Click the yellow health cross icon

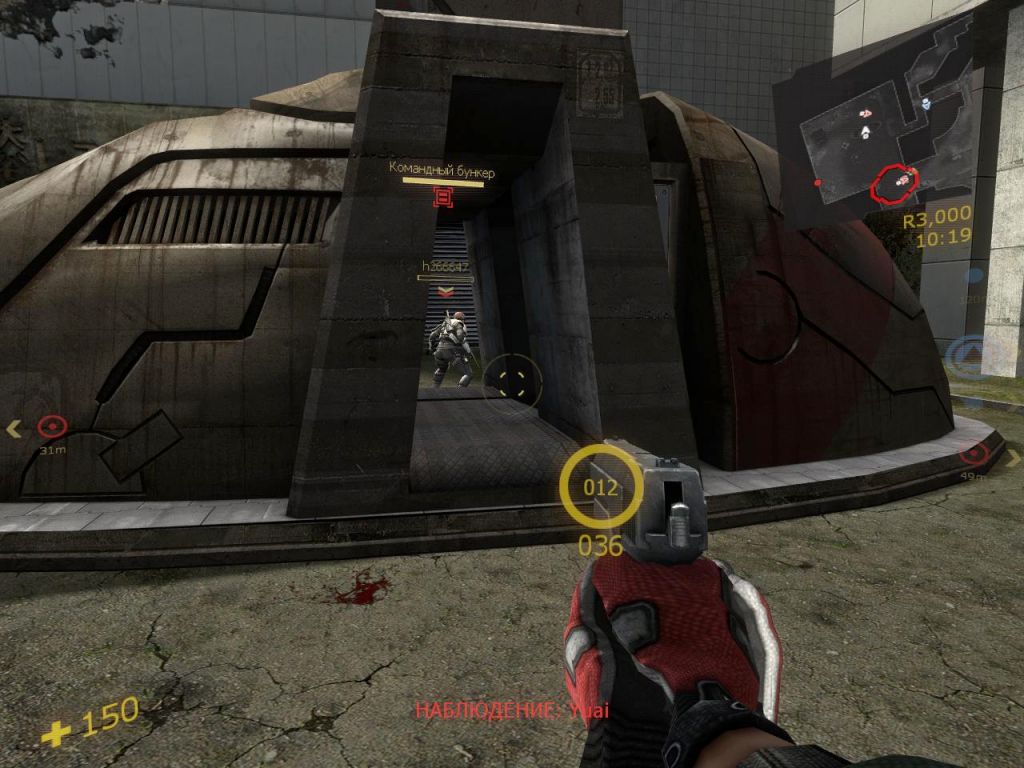click(x=56, y=733)
